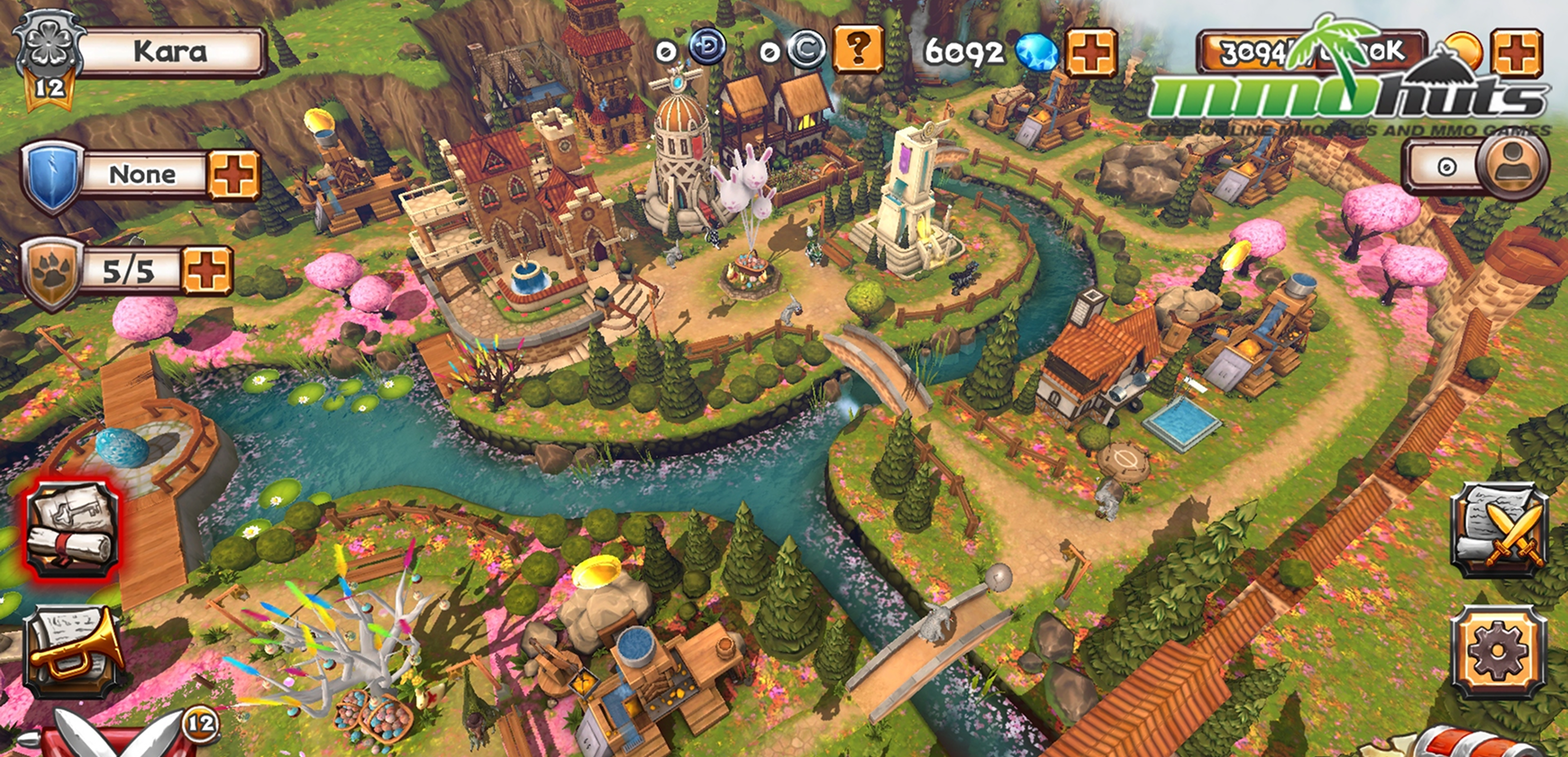Open the trumpet announcements icon
This screenshot has height=757, width=1568.
[x=74, y=652]
